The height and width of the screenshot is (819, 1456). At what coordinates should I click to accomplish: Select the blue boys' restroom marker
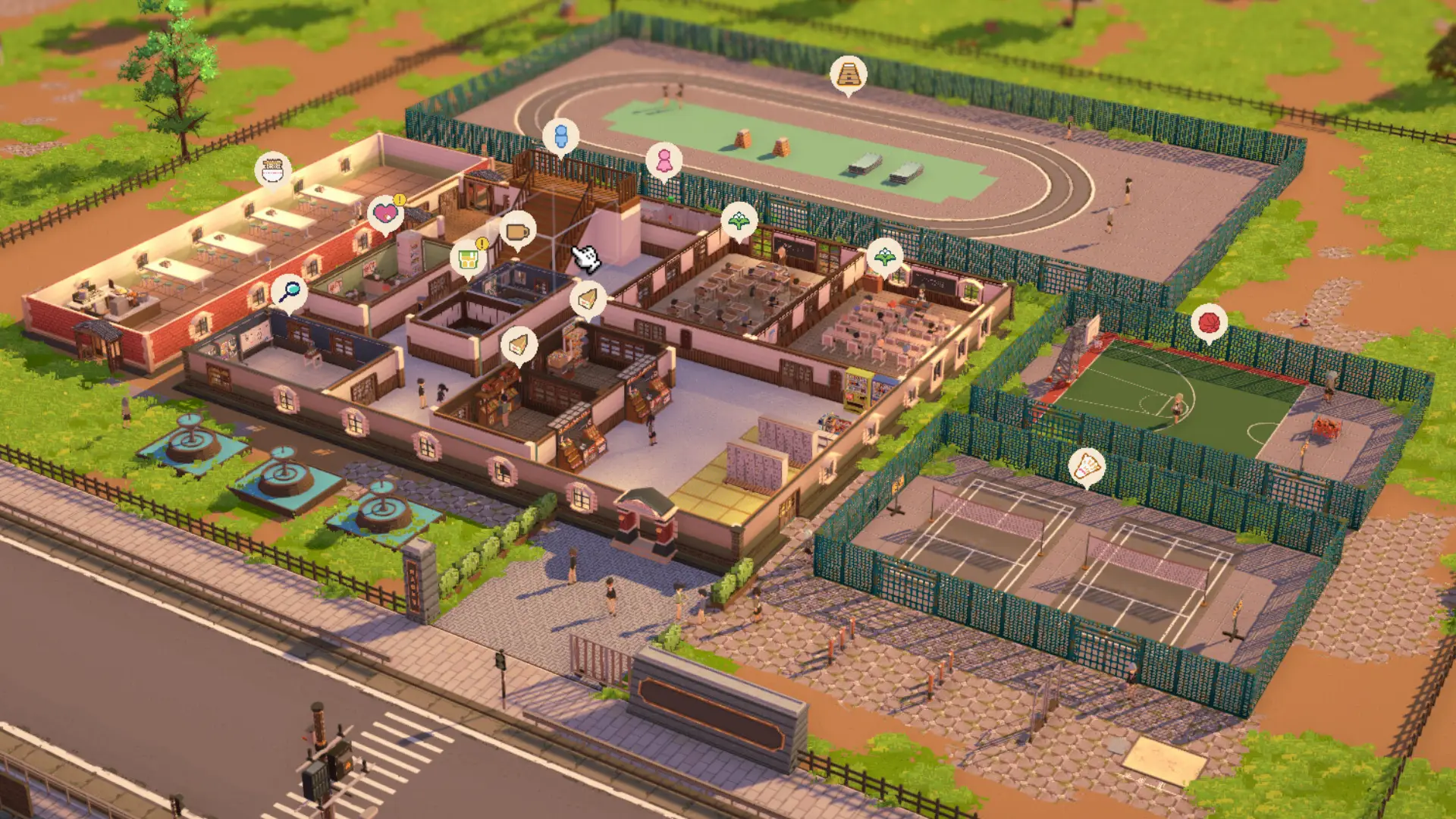(x=560, y=136)
